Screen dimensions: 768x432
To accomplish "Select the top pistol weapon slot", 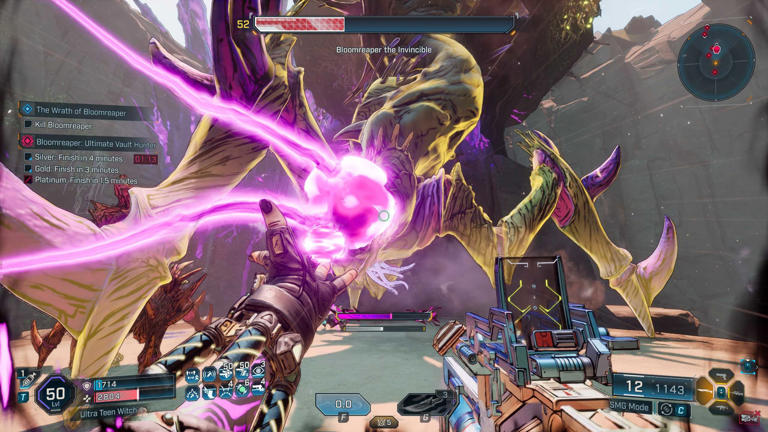I will coord(722,374).
